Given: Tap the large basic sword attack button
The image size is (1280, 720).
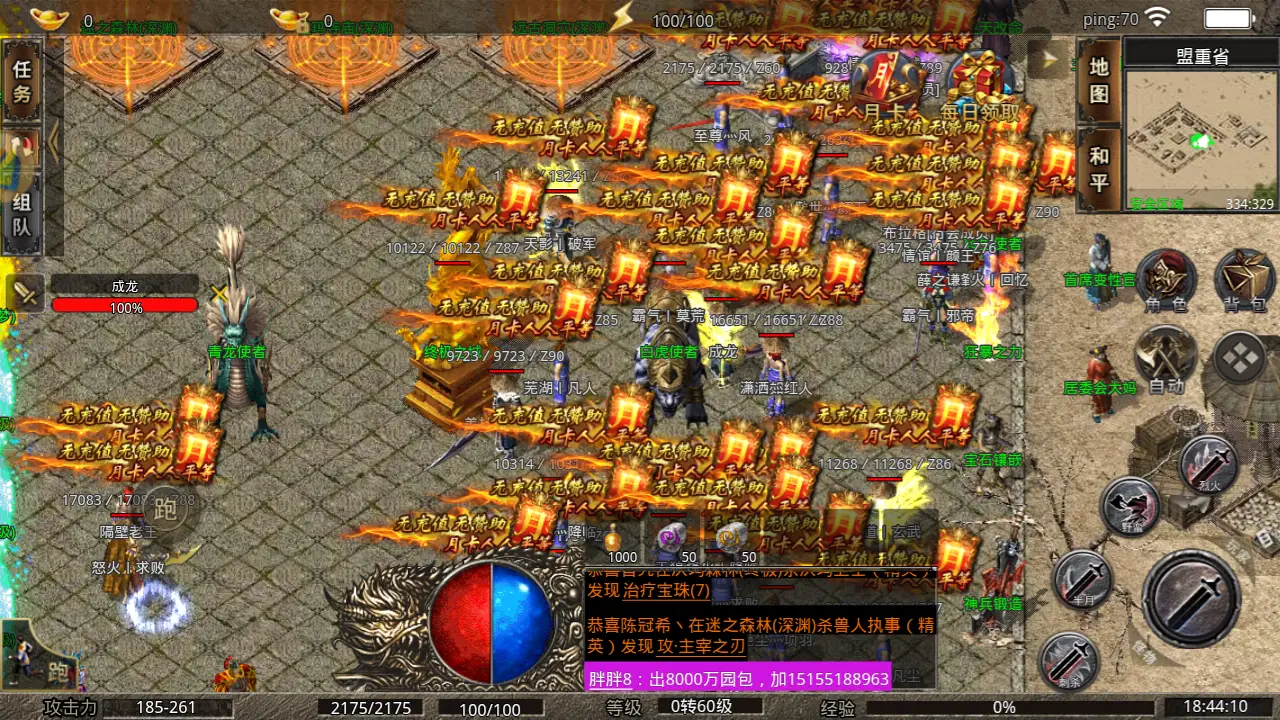Looking at the screenshot, I should [x=1191, y=598].
